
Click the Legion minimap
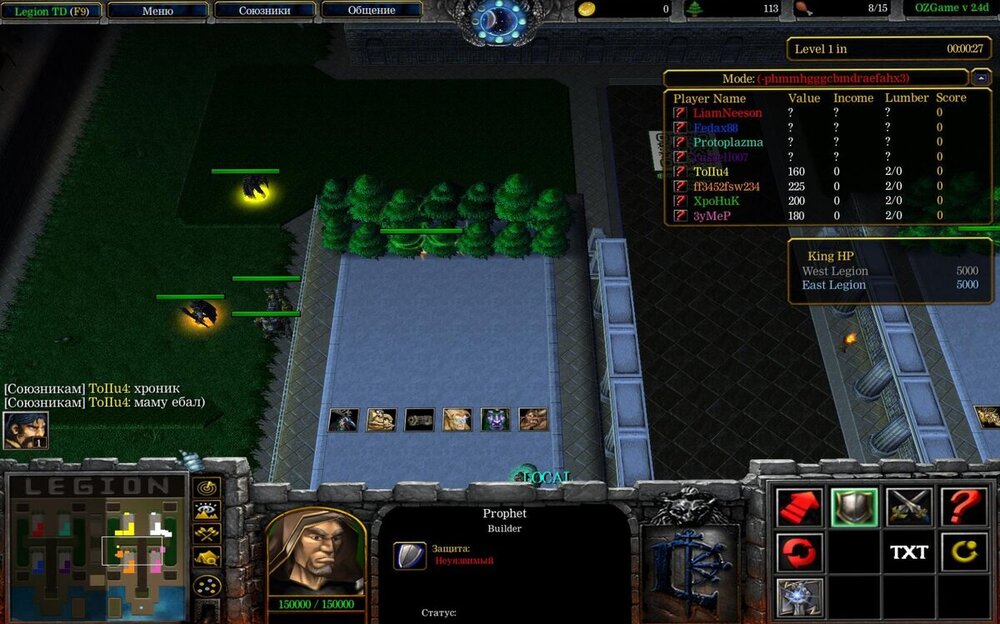[x=96, y=545]
